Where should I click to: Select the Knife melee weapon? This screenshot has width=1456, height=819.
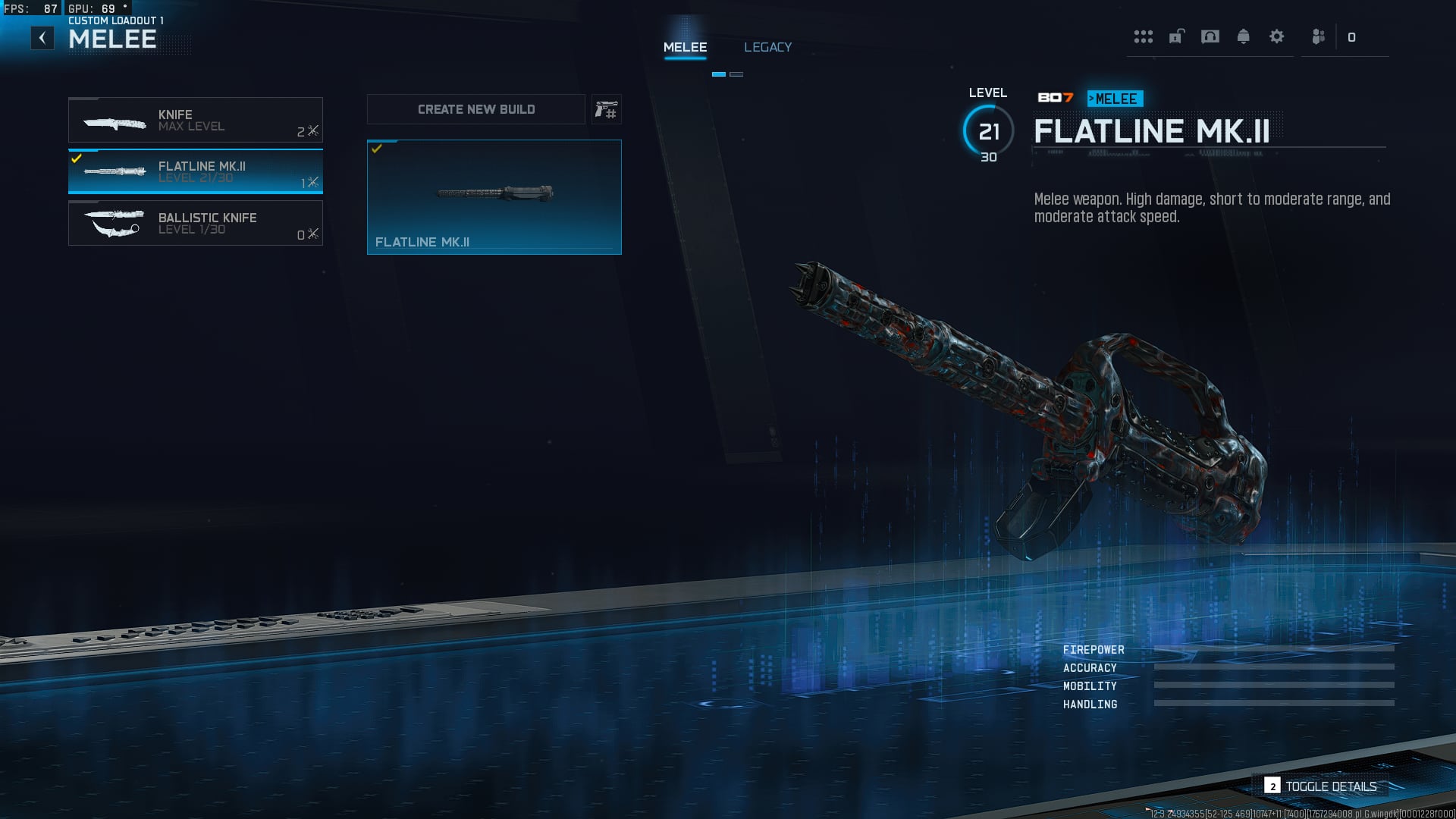tap(196, 120)
